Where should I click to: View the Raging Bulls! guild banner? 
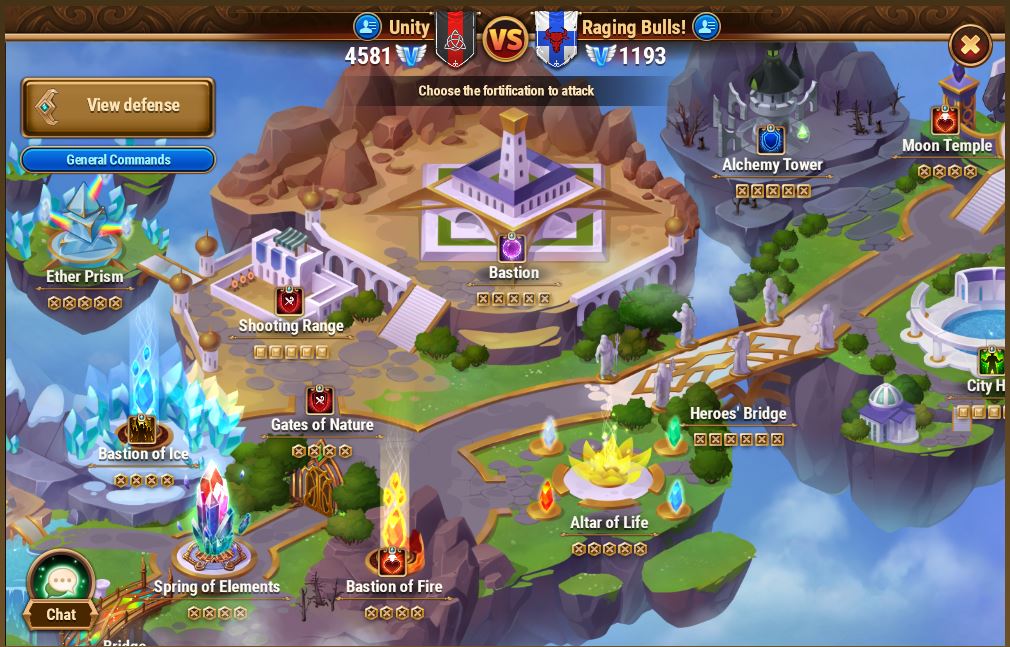coord(555,40)
